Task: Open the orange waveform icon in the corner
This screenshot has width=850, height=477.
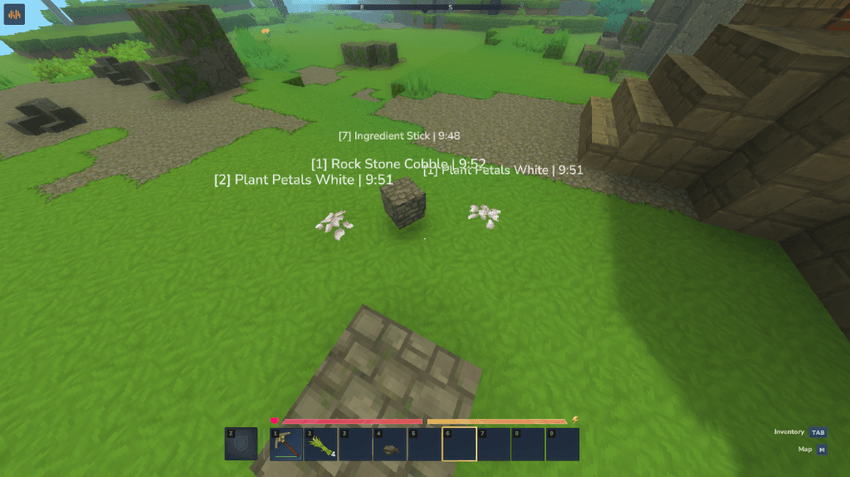Action: click(14, 15)
